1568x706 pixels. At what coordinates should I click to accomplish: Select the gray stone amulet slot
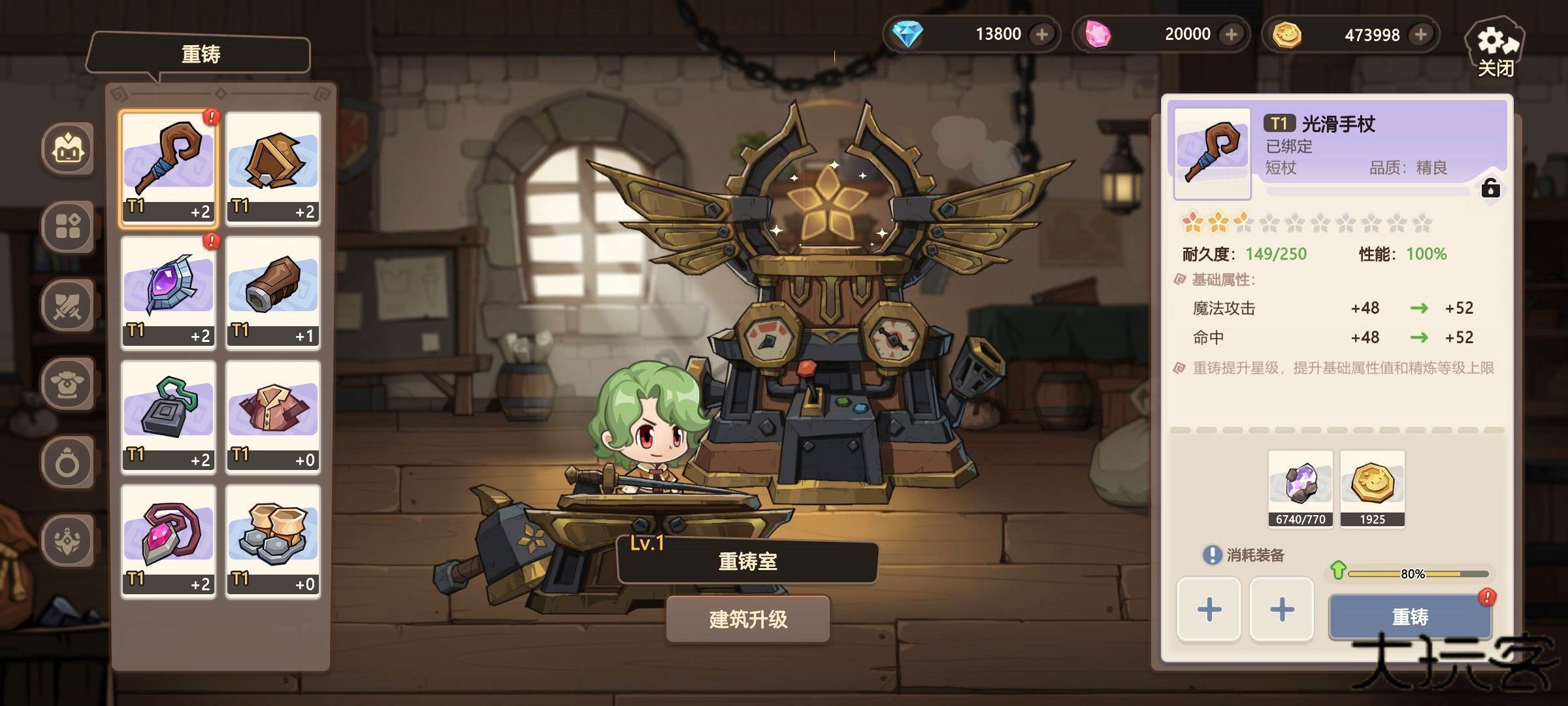(169, 416)
